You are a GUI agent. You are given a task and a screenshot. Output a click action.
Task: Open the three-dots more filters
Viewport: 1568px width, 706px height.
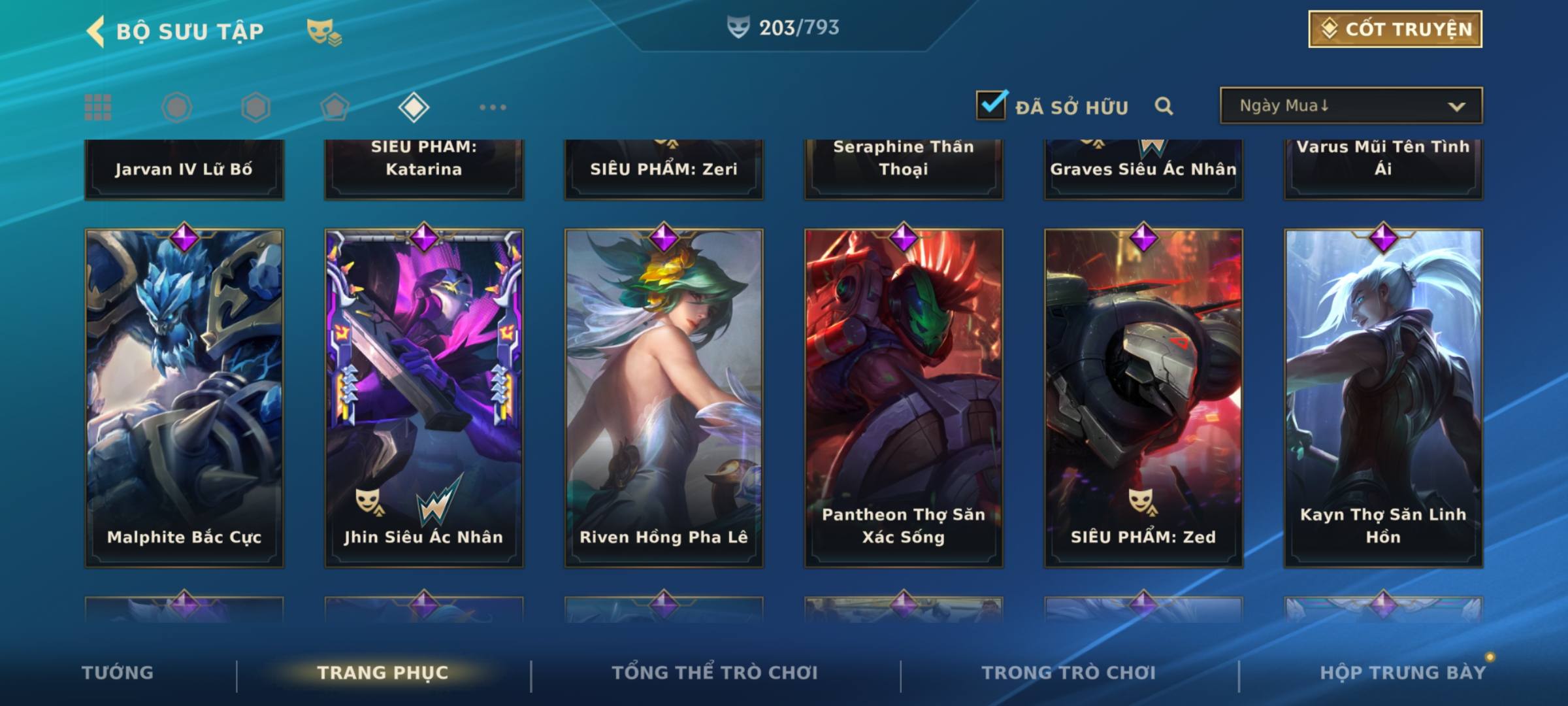coord(493,107)
